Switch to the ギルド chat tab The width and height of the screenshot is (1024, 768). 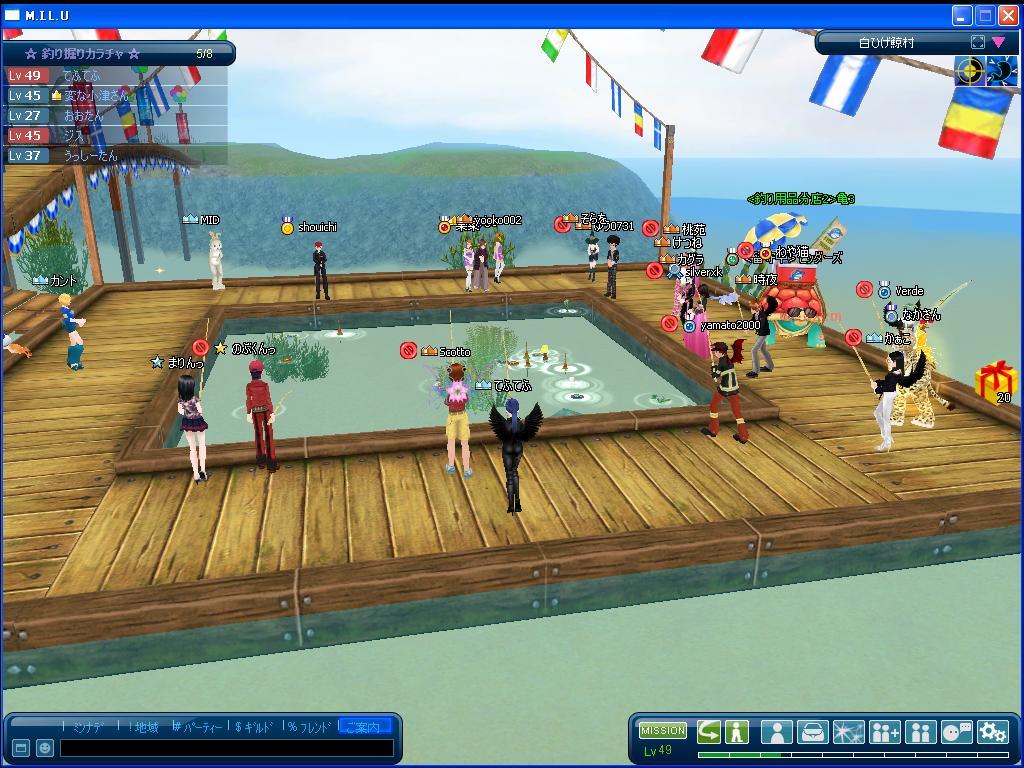[256, 727]
